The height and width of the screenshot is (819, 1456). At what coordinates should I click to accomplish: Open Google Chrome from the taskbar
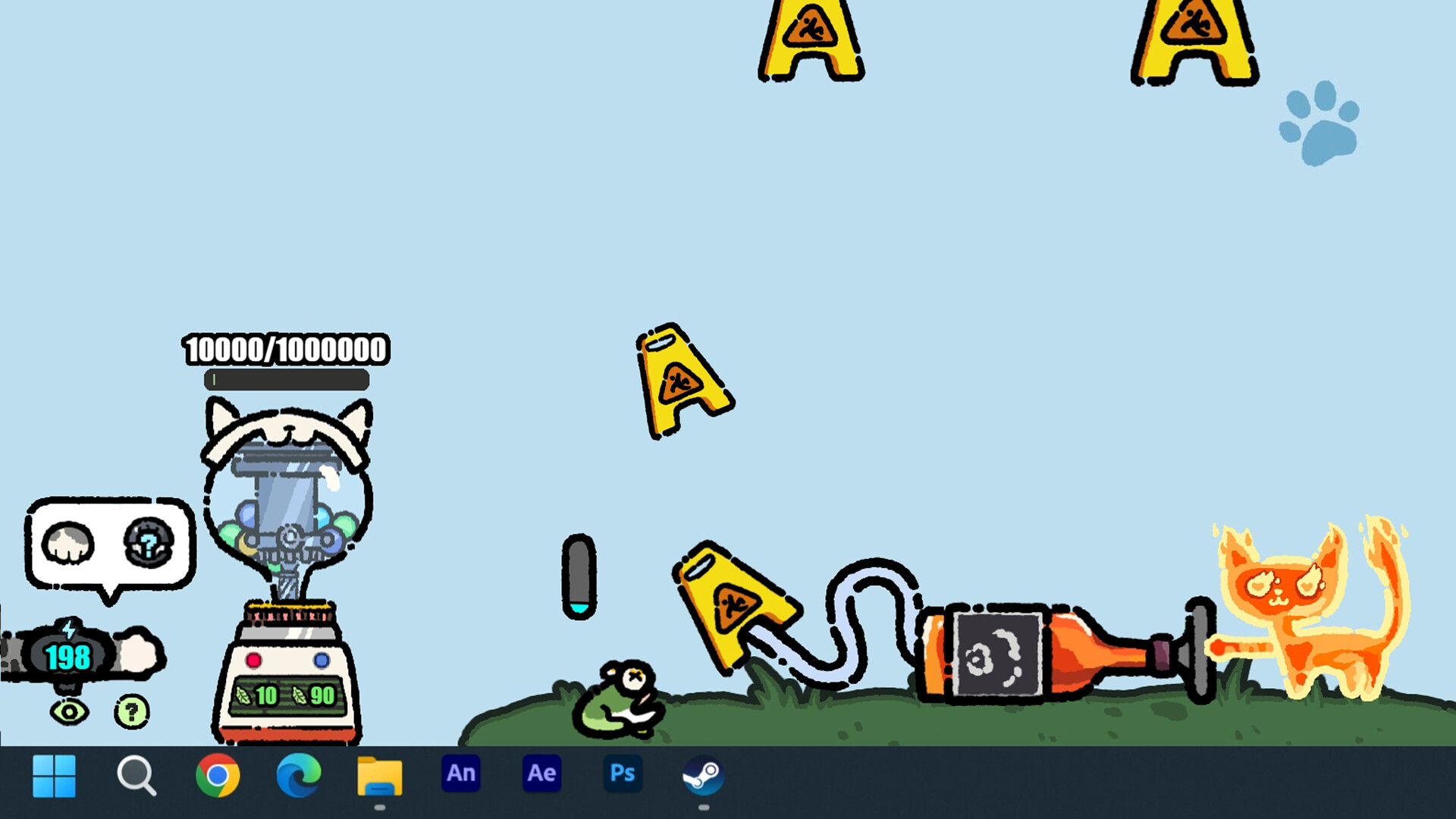pyautogui.click(x=217, y=775)
